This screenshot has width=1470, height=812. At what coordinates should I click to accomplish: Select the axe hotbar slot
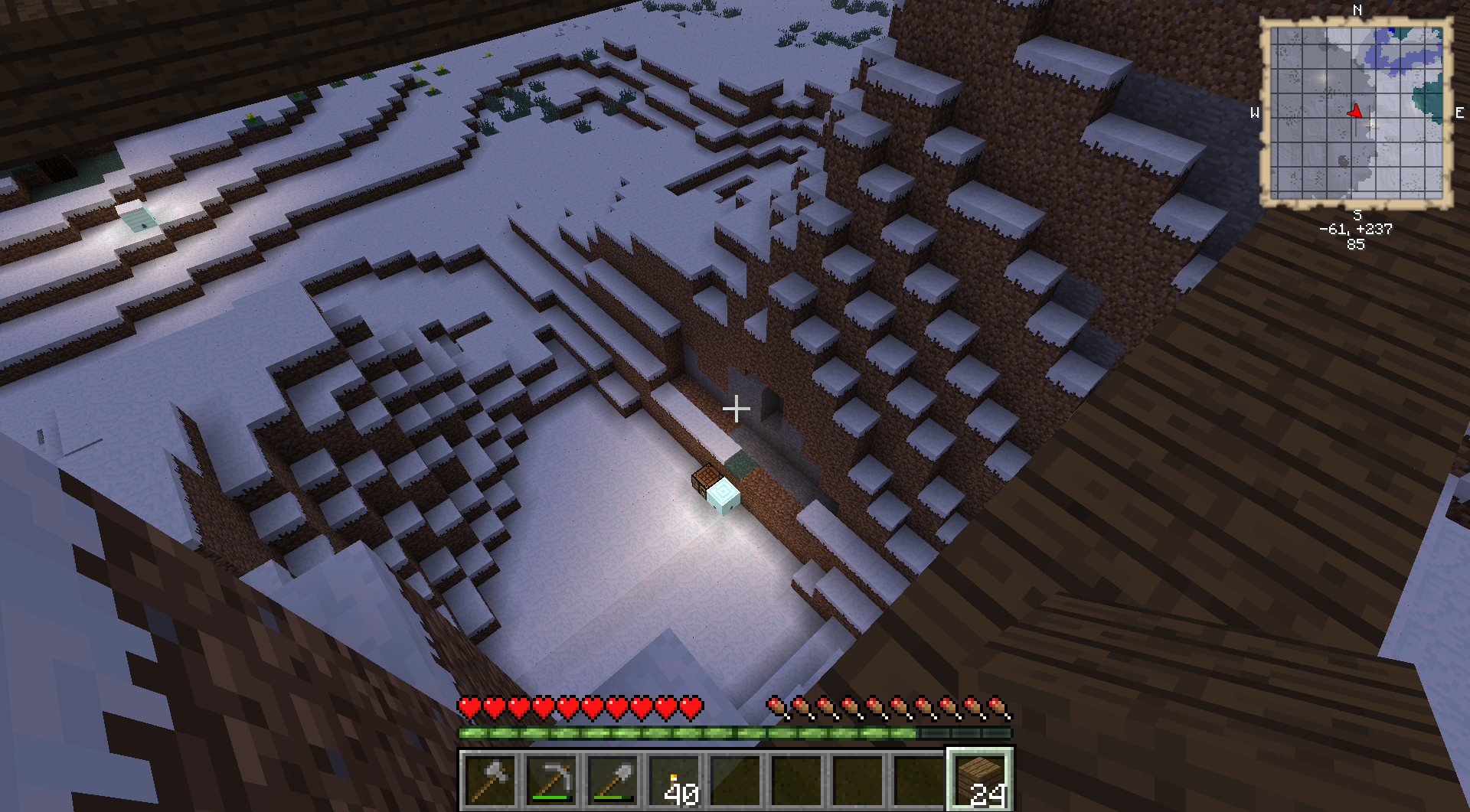490,780
